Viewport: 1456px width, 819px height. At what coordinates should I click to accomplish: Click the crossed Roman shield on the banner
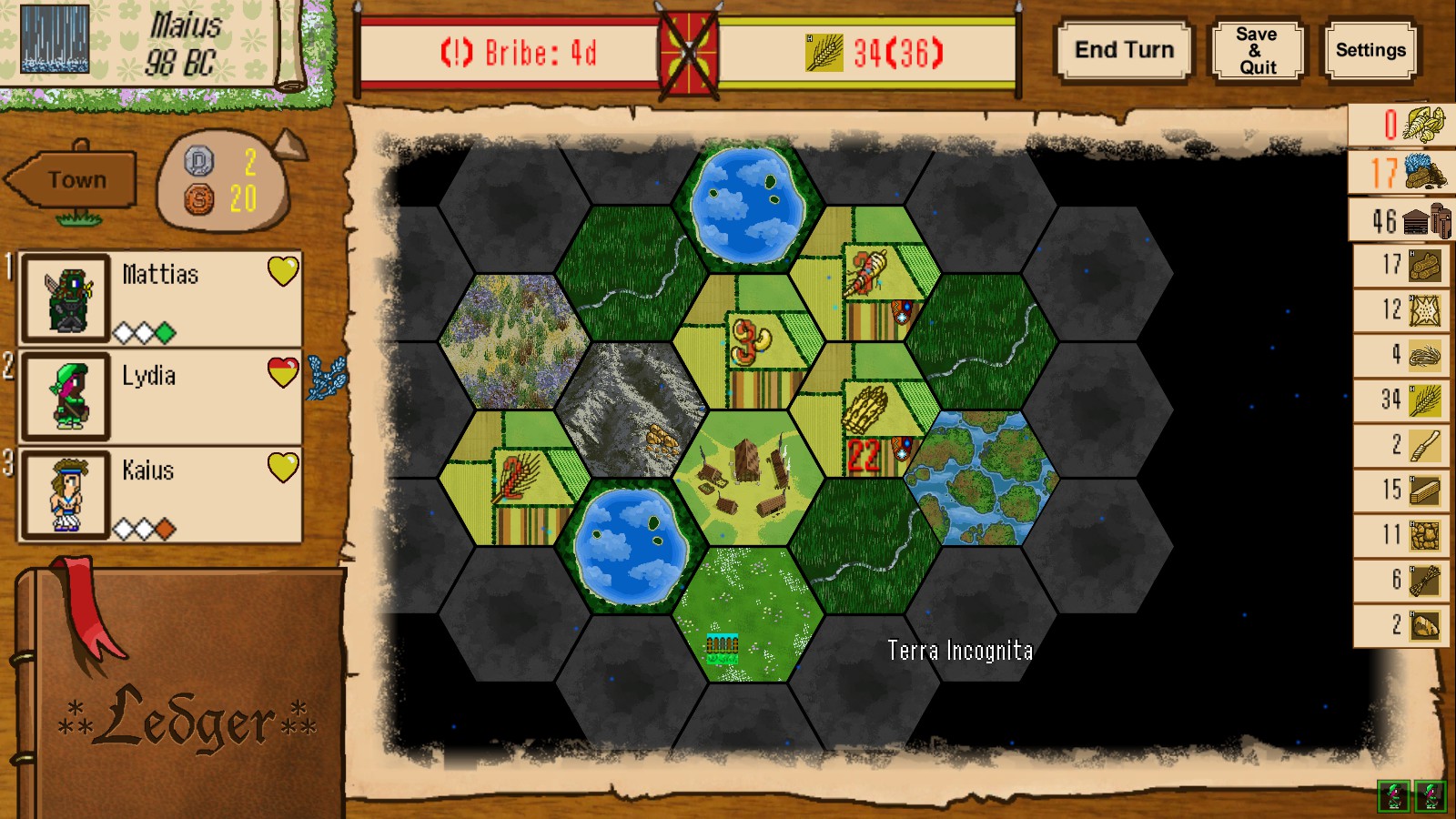click(x=687, y=51)
